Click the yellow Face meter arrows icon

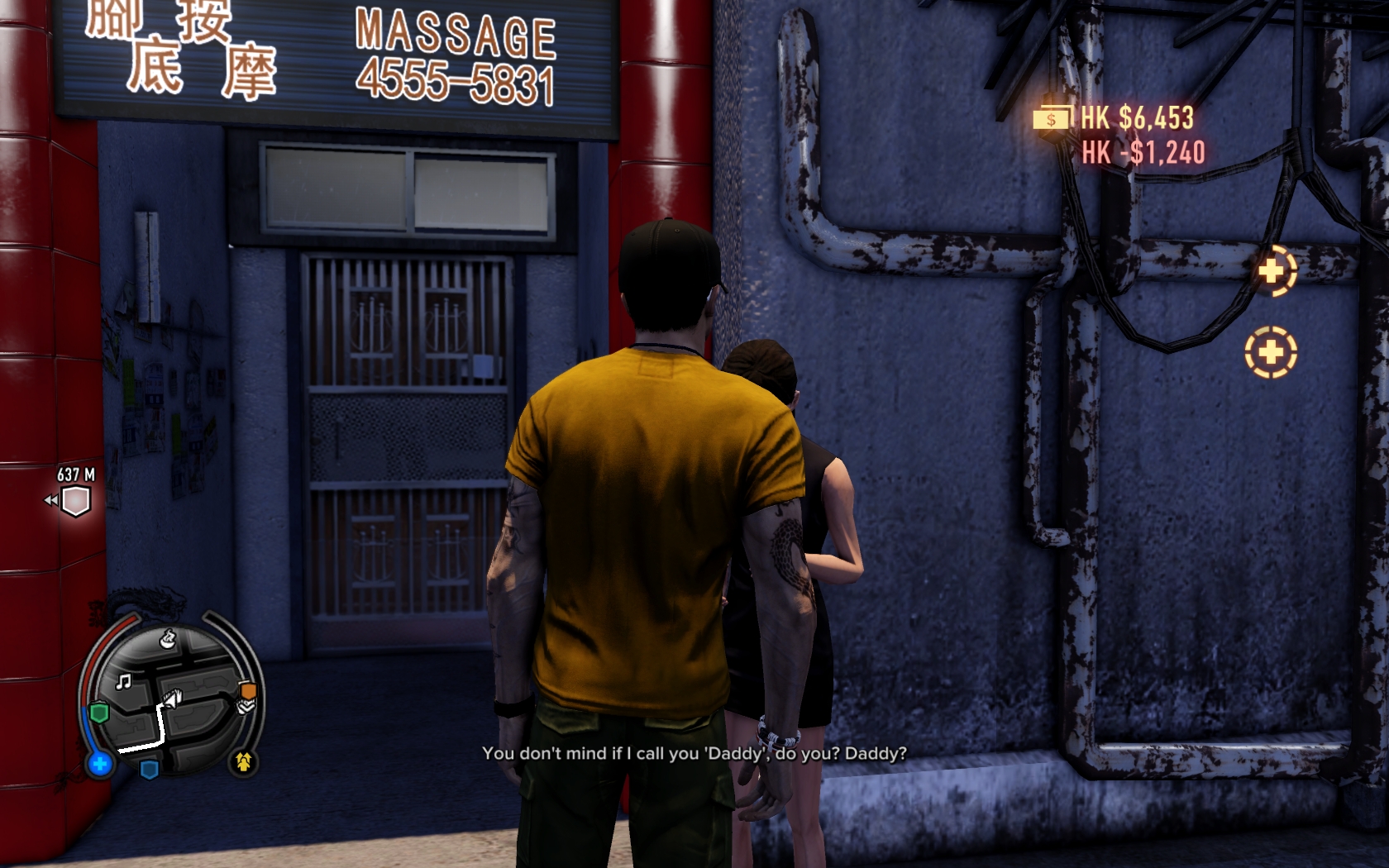(x=243, y=761)
